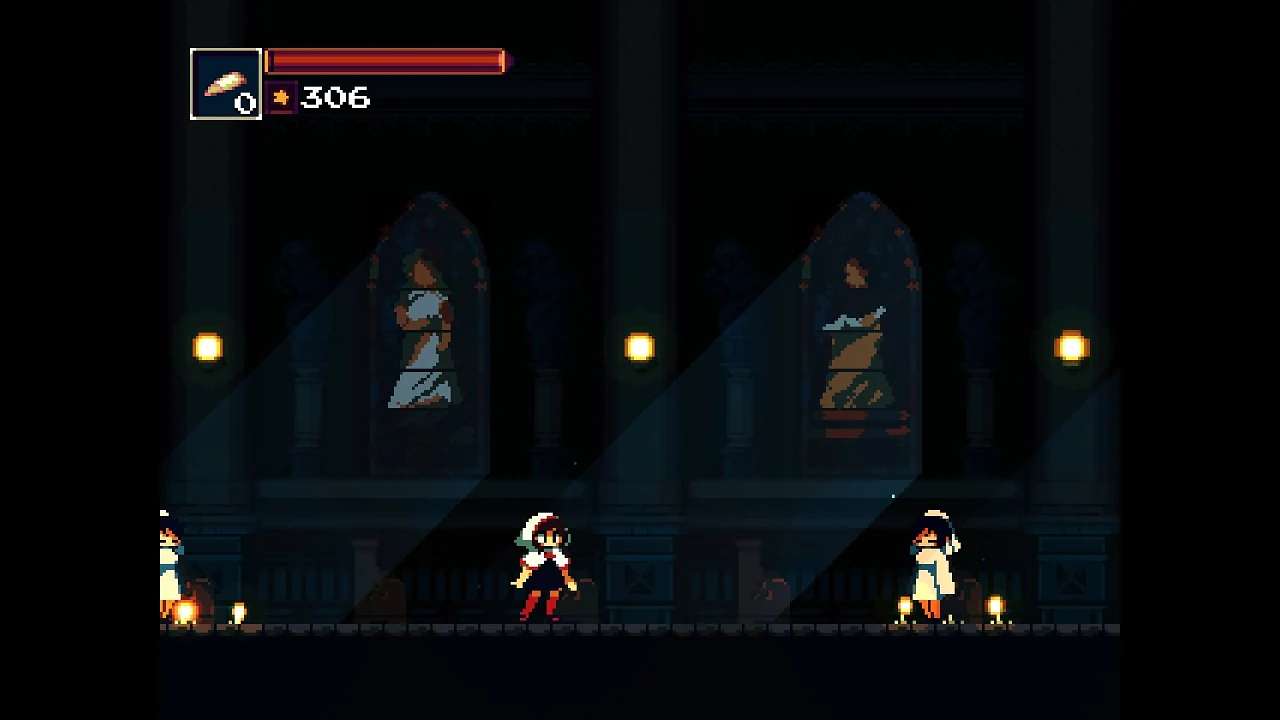This screenshot has width=1280, height=720.
Task: Click the currency total reading 306
Action: tap(335, 98)
